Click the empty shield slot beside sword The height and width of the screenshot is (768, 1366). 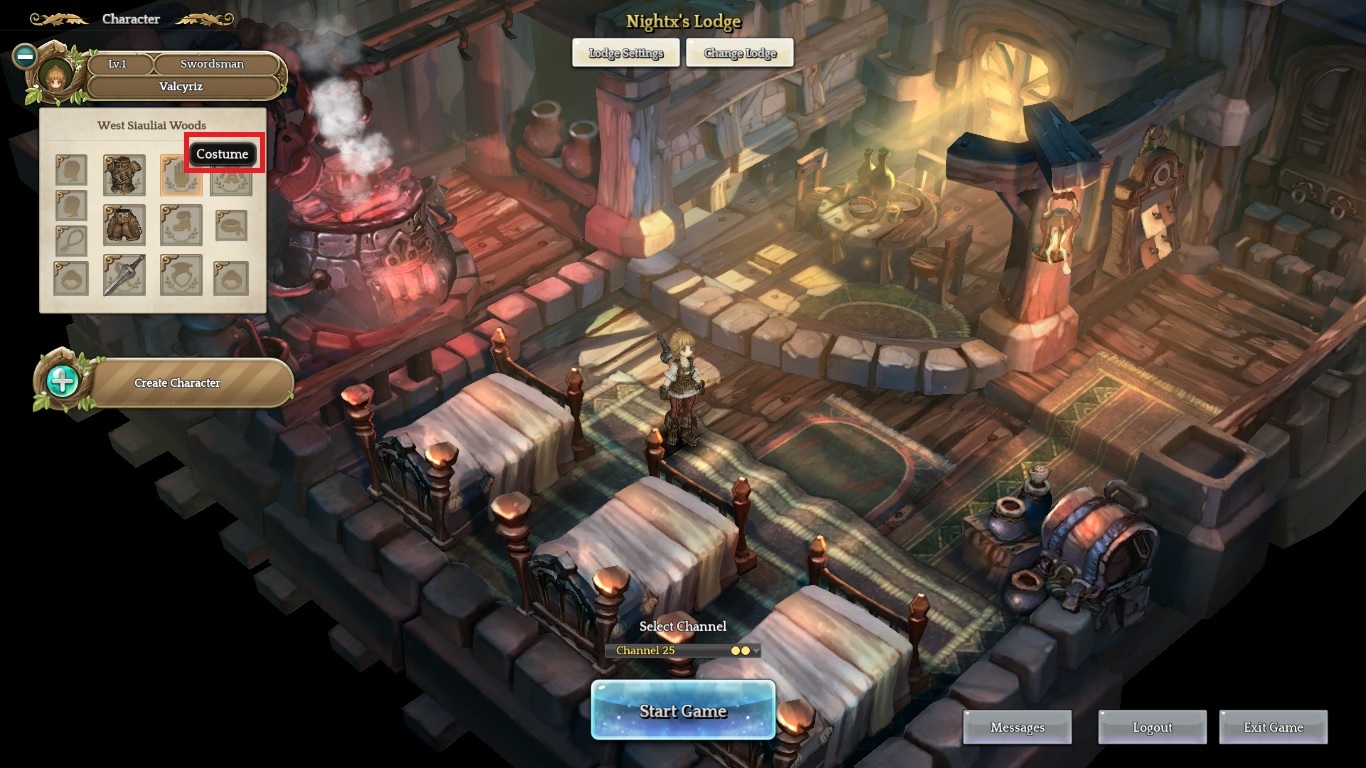click(x=180, y=275)
